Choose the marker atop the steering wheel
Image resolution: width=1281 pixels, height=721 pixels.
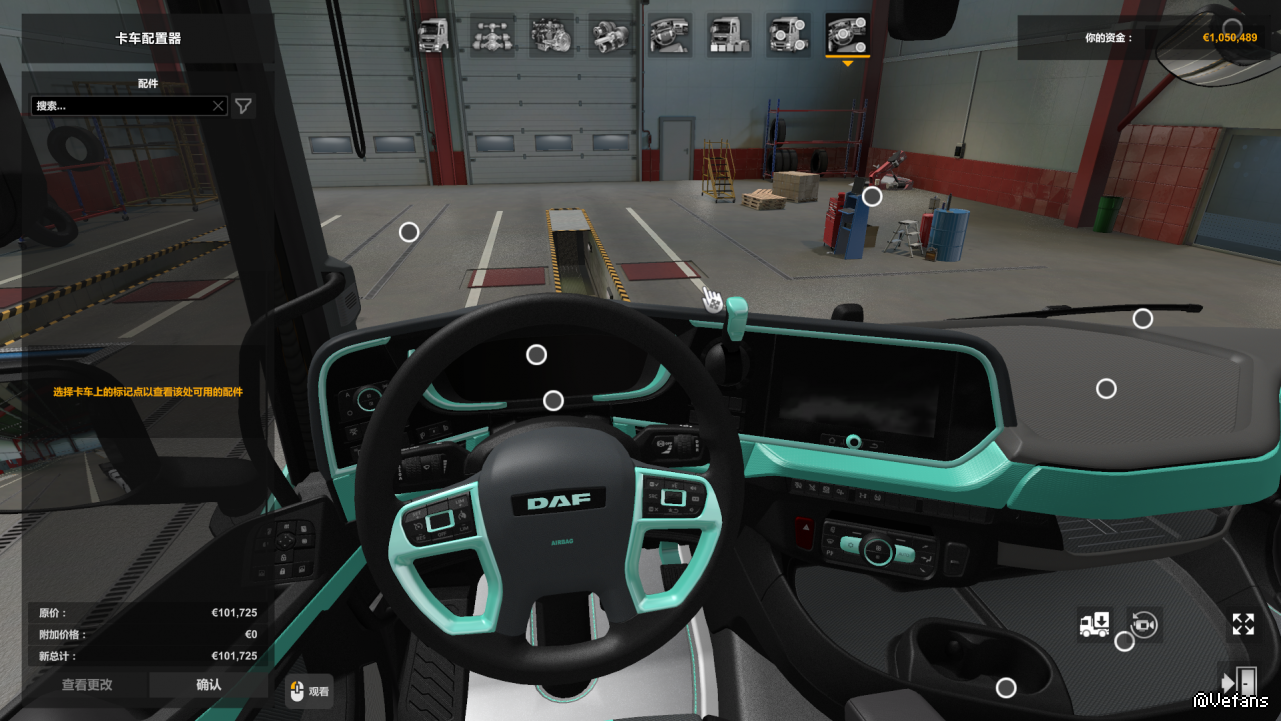pos(553,401)
